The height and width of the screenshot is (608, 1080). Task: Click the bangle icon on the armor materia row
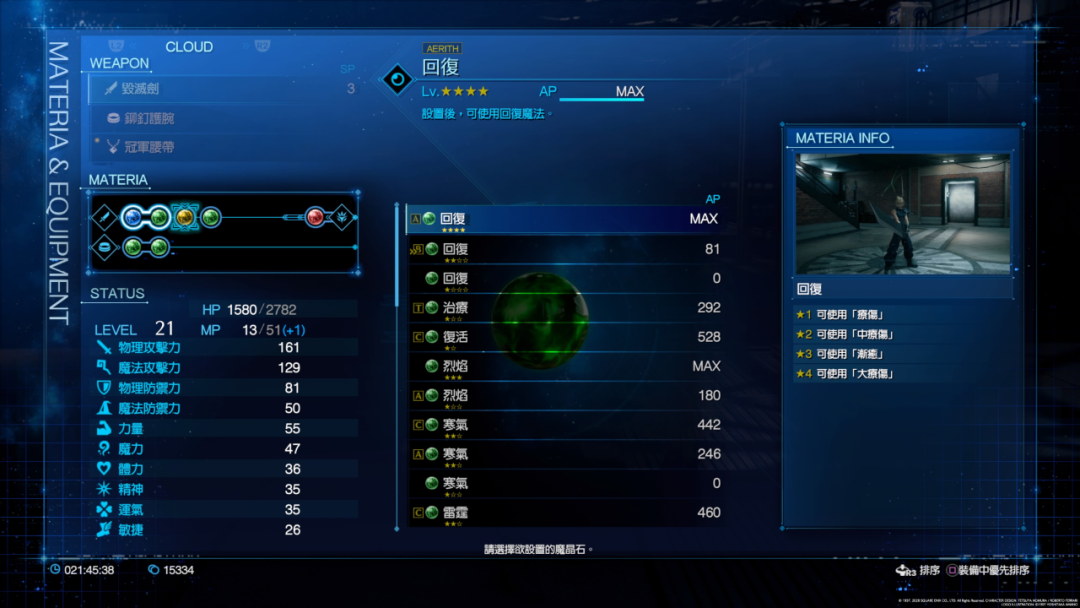click(104, 247)
